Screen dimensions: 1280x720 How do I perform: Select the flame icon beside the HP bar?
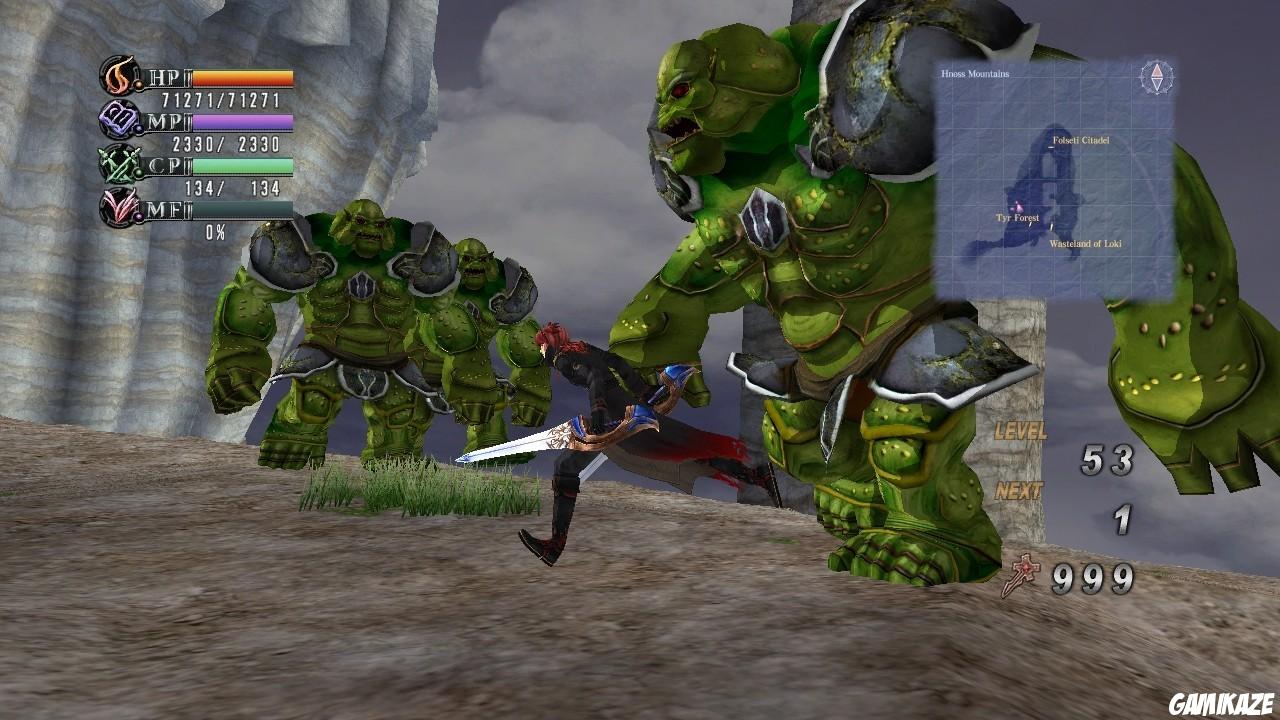click(116, 74)
